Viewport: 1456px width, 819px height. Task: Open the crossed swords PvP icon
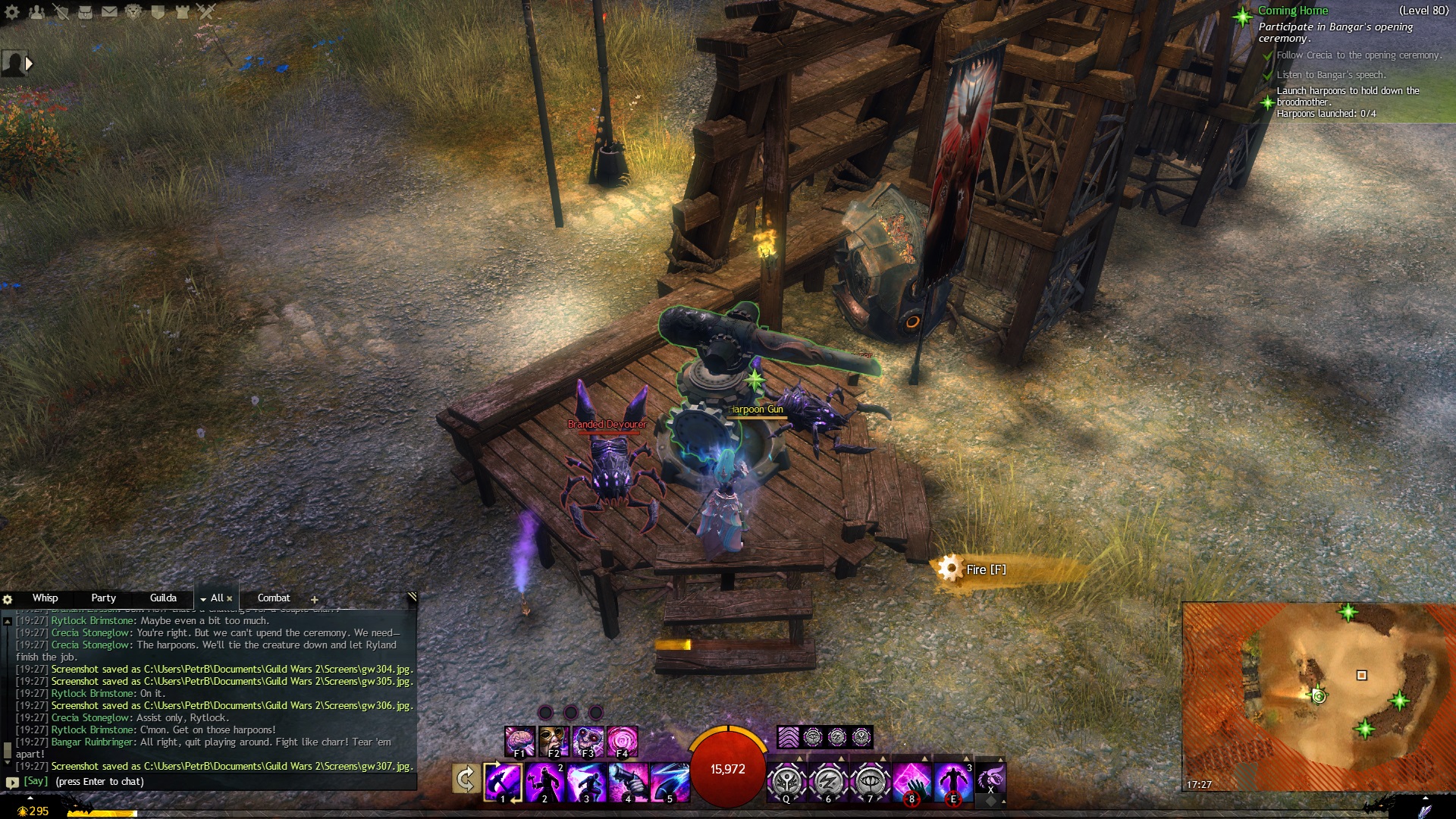point(206,11)
